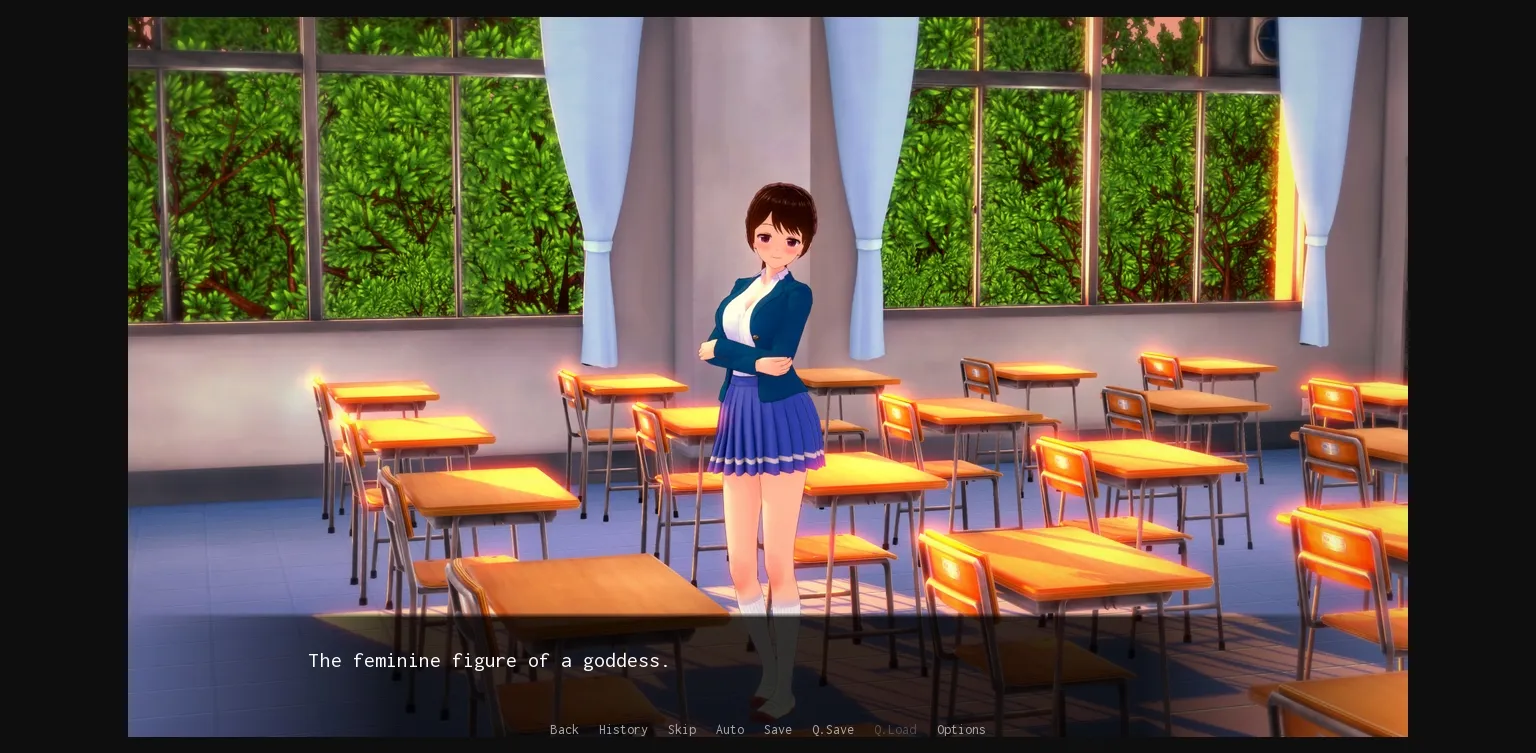Click the character sprite in the classroom
Image resolution: width=1536 pixels, height=753 pixels.
click(x=770, y=400)
